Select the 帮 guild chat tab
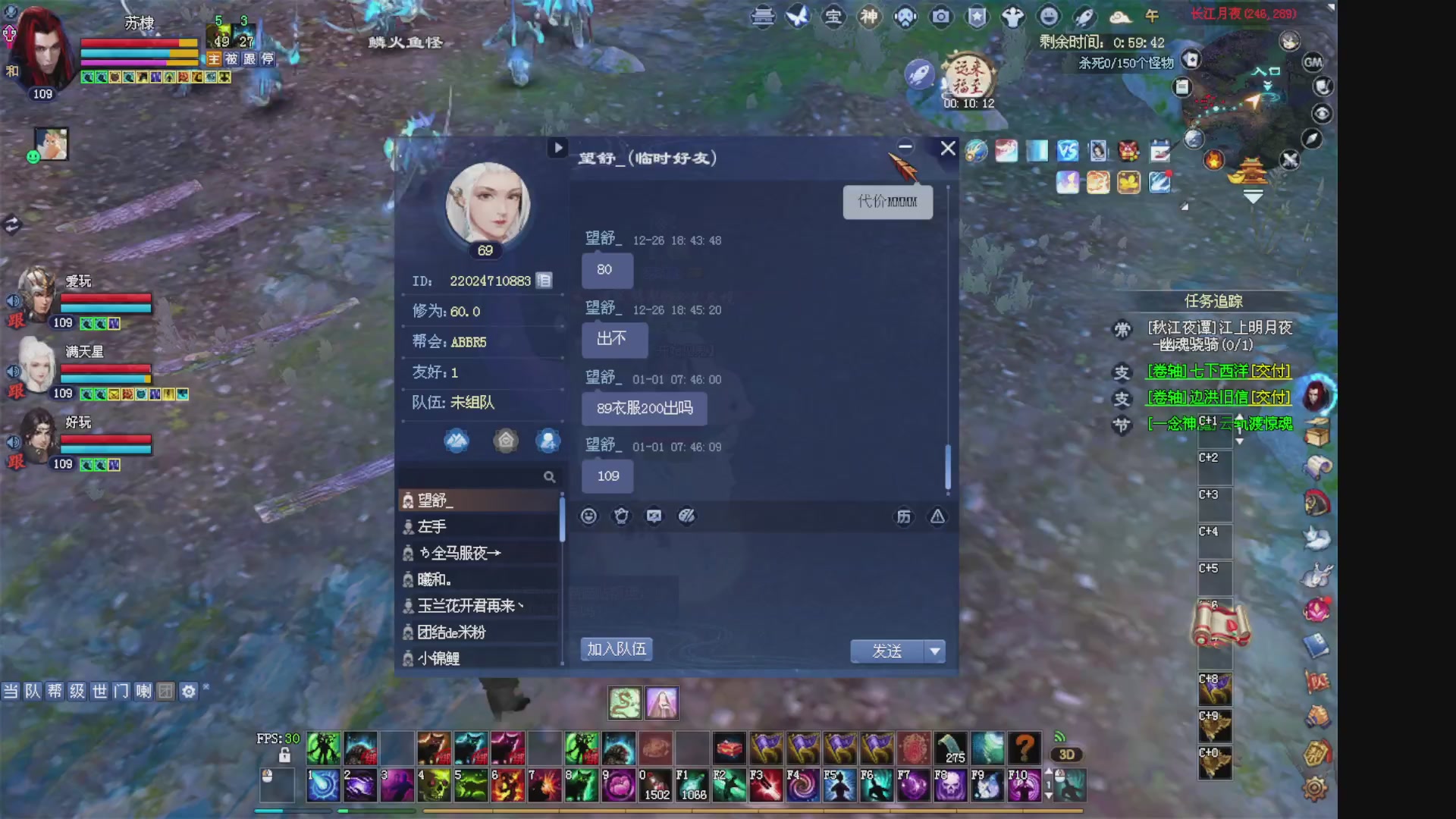The width and height of the screenshot is (1456, 819). pyautogui.click(x=55, y=692)
